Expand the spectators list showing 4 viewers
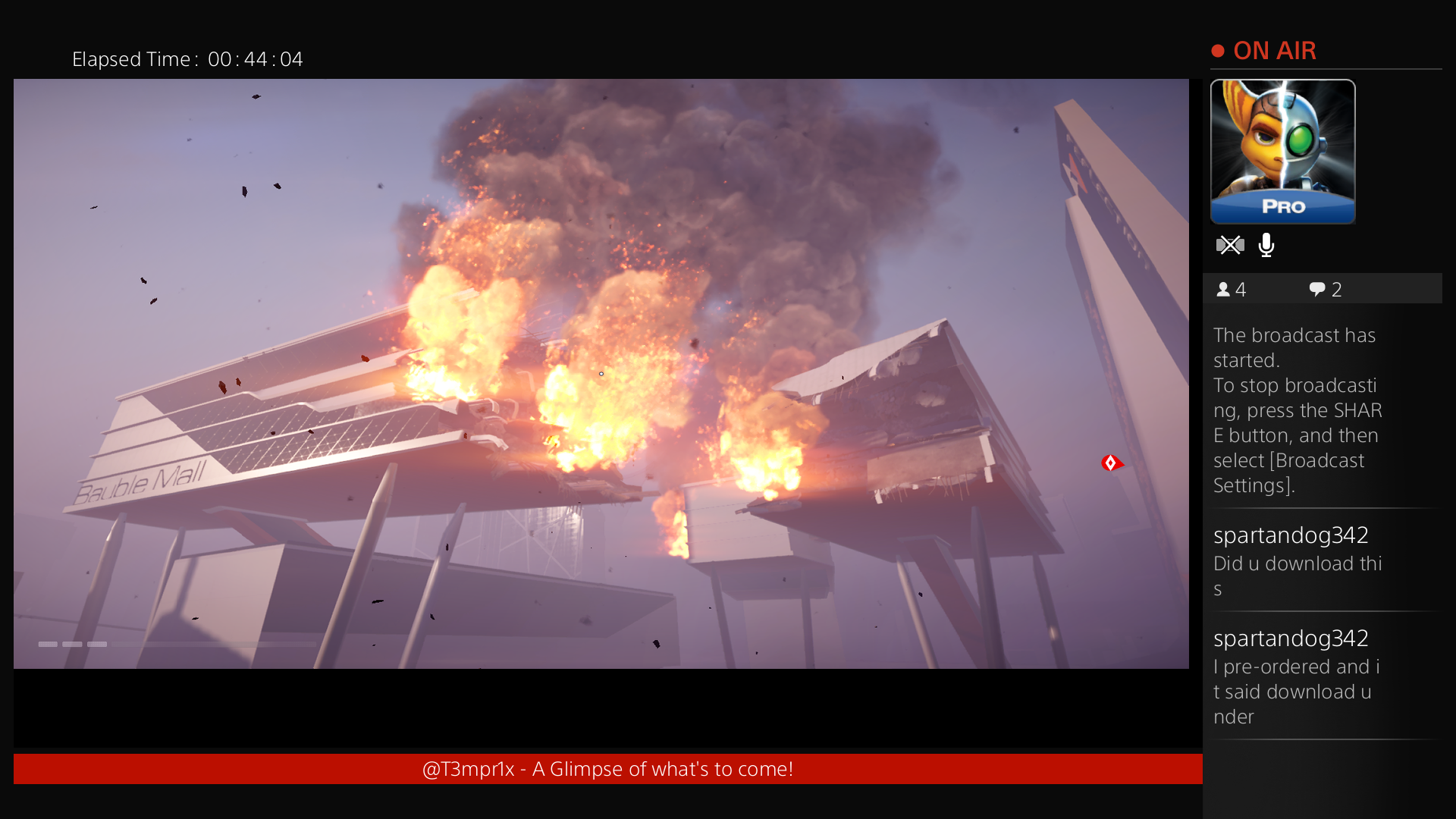This screenshot has height=819, width=1456. pyautogui.click(x=1230, y=289)
